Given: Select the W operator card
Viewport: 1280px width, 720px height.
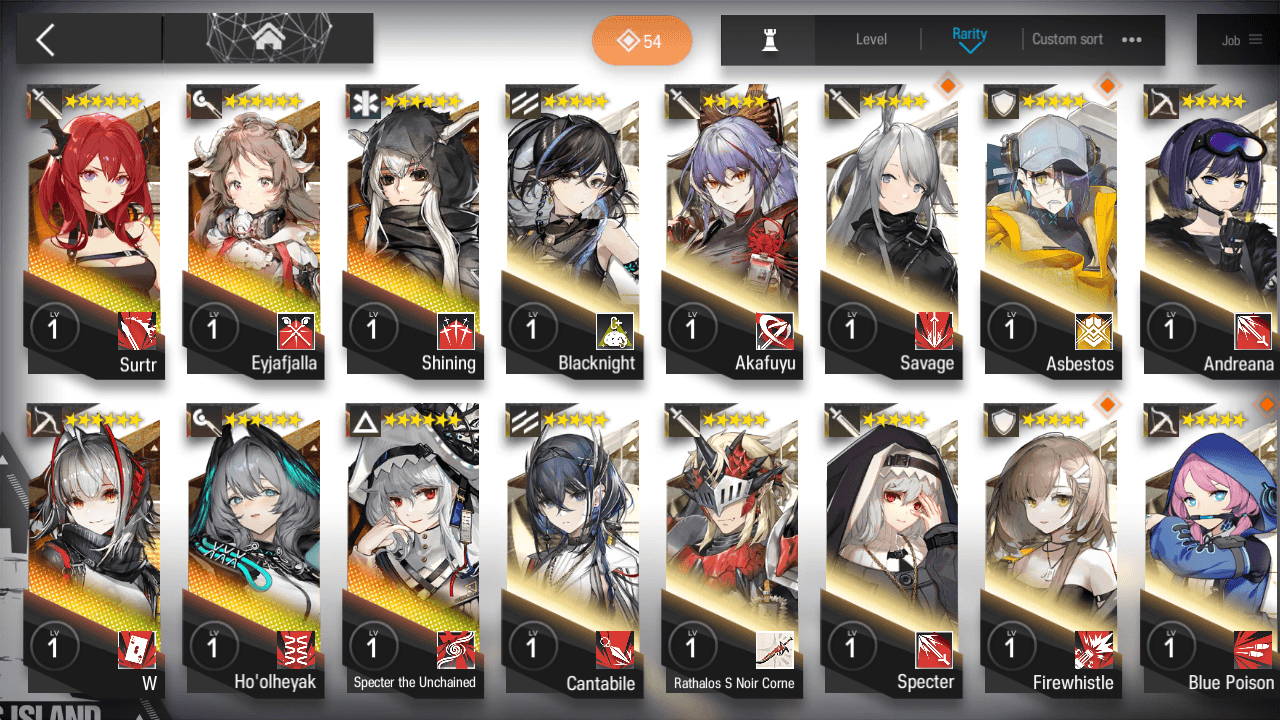Looking at the screenshot, I should tap(94, 550).
